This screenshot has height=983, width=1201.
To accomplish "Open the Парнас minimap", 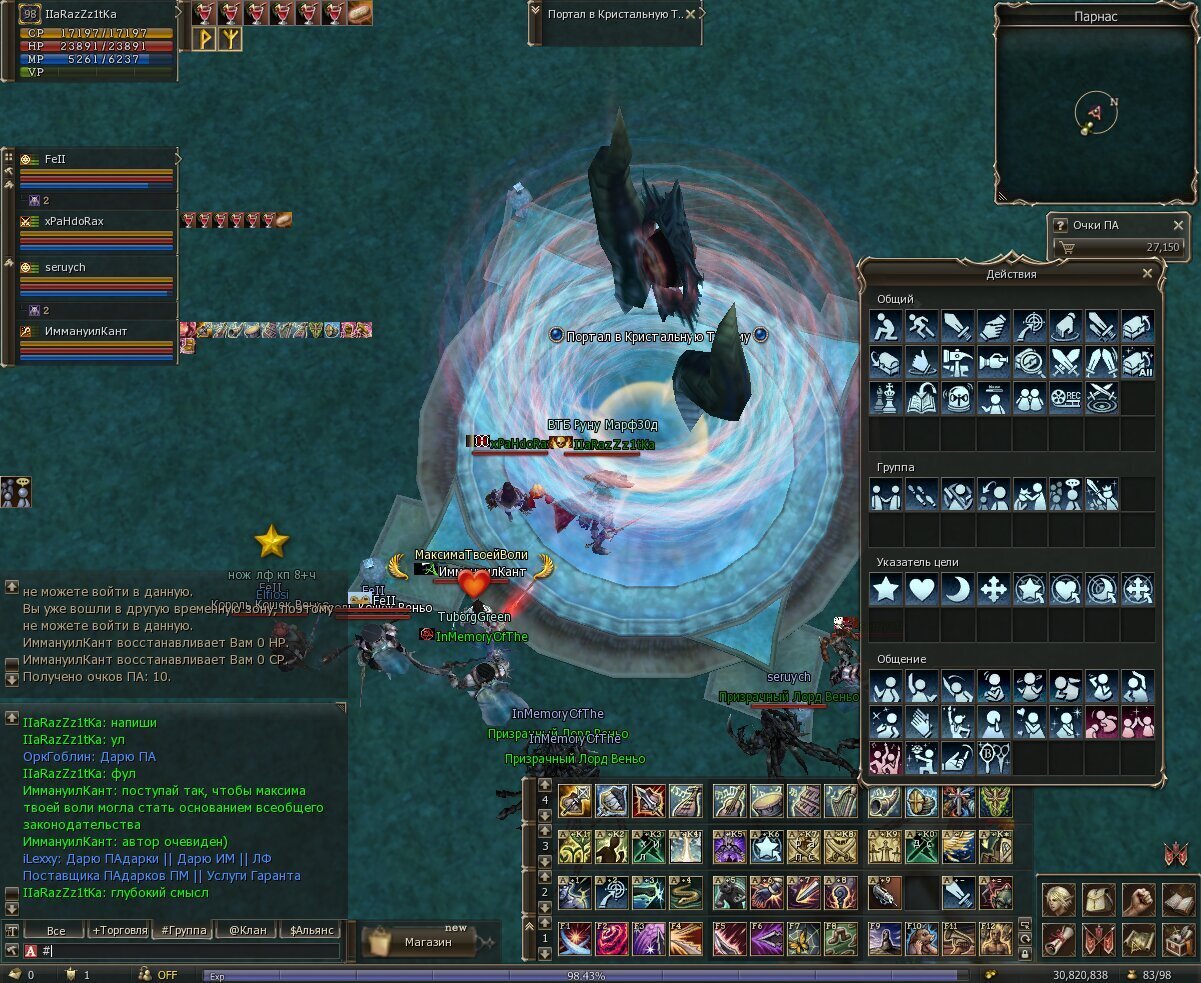I will click(1095, 112).
